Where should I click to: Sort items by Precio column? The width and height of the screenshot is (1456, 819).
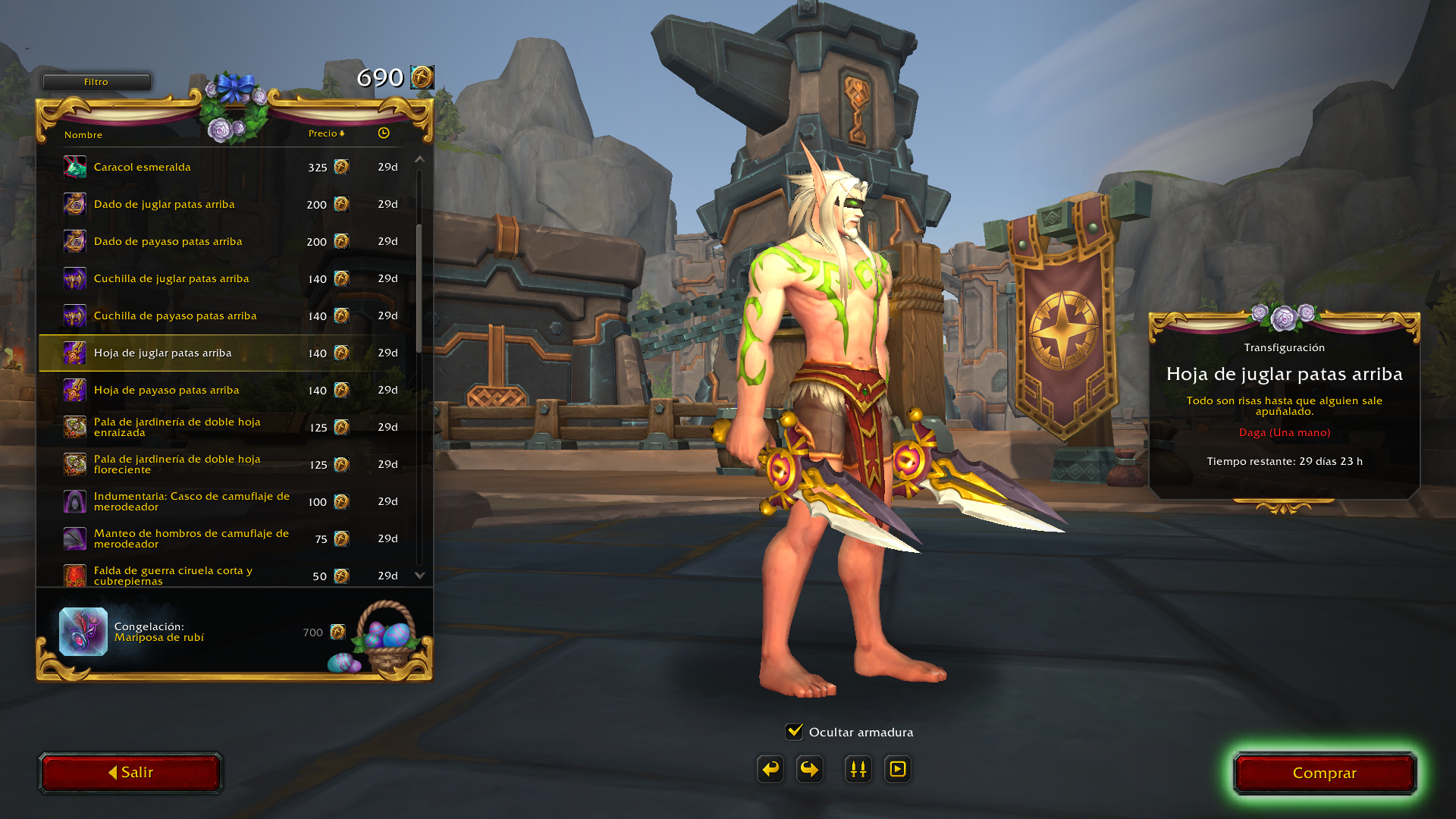point(326,133)
